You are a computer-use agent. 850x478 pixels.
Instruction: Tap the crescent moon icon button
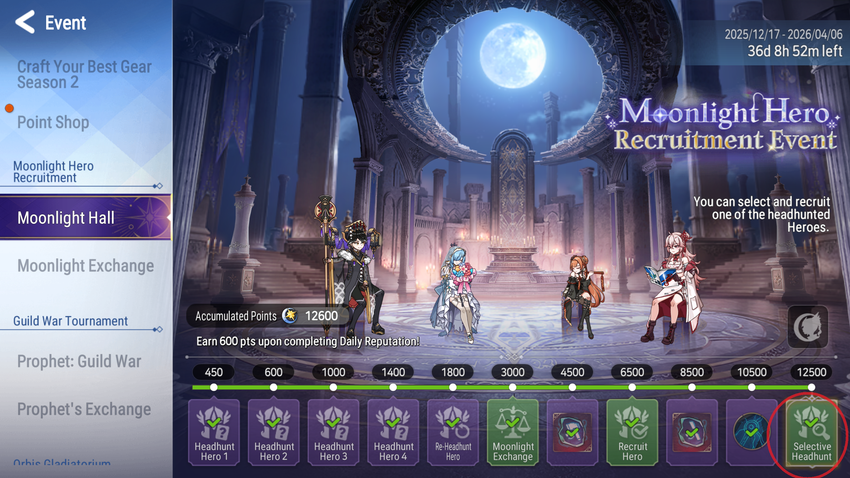pos(807,327)
